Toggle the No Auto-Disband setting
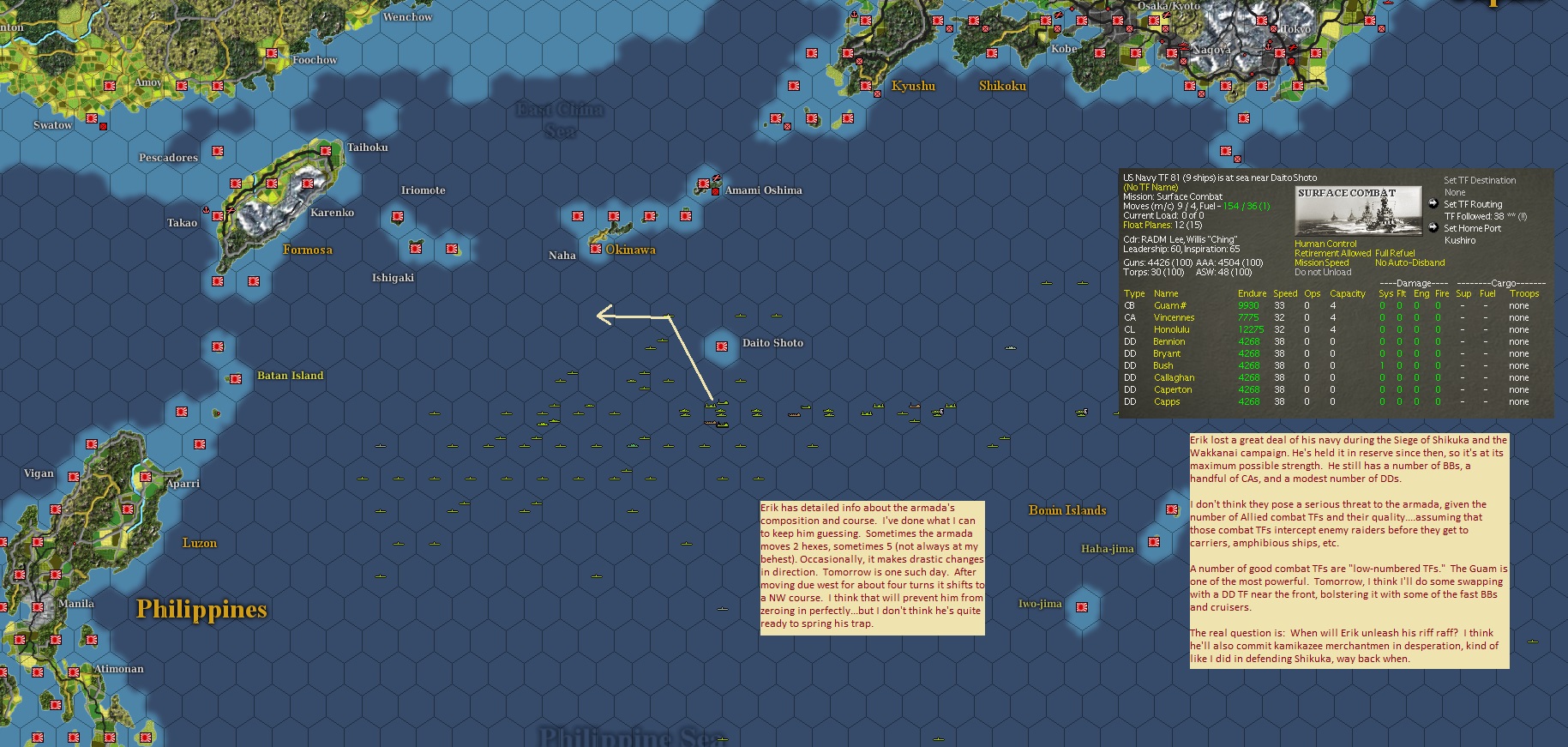 tap(1411, 262)
